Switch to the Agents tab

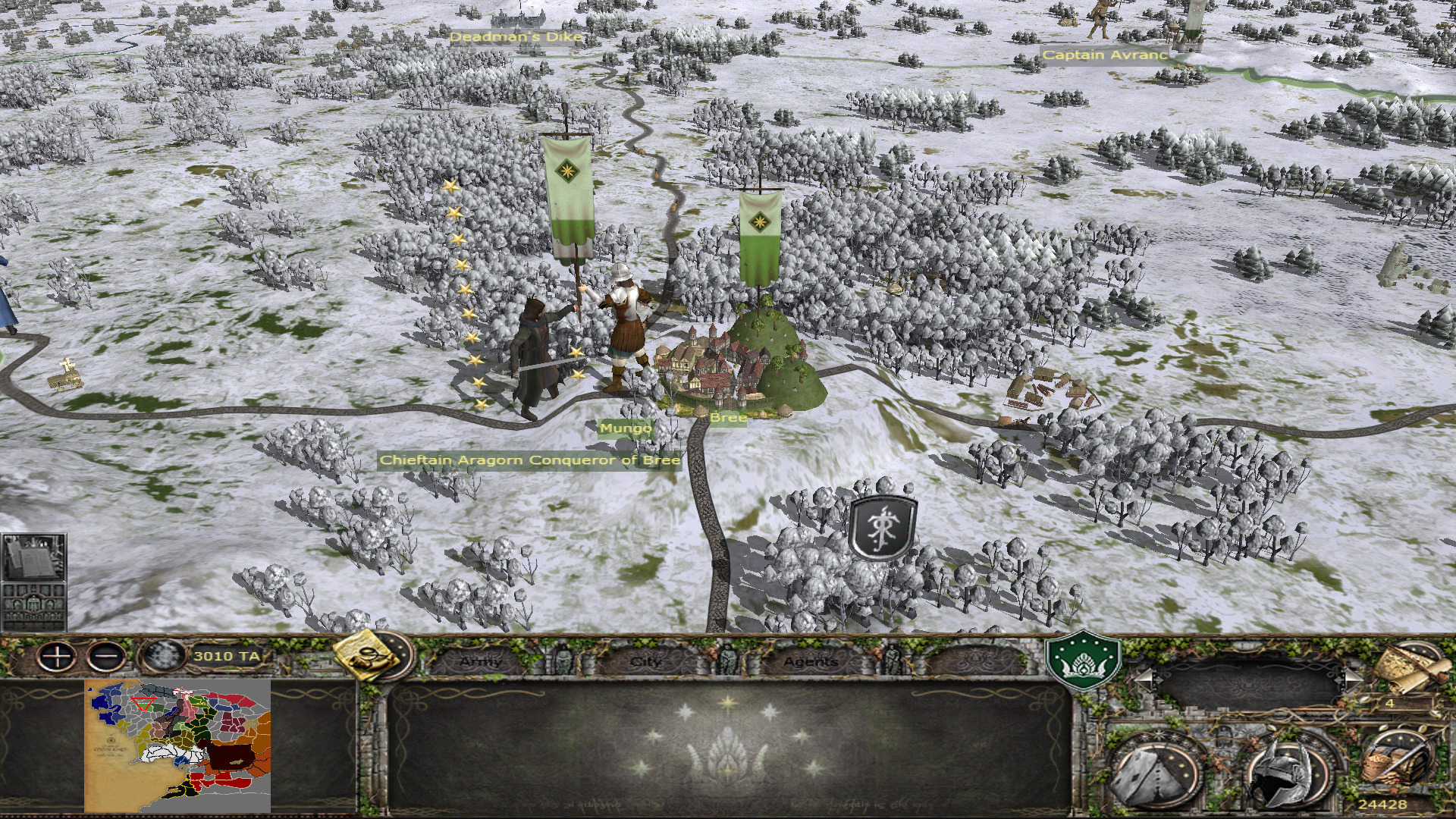click(x=810, y=661)
